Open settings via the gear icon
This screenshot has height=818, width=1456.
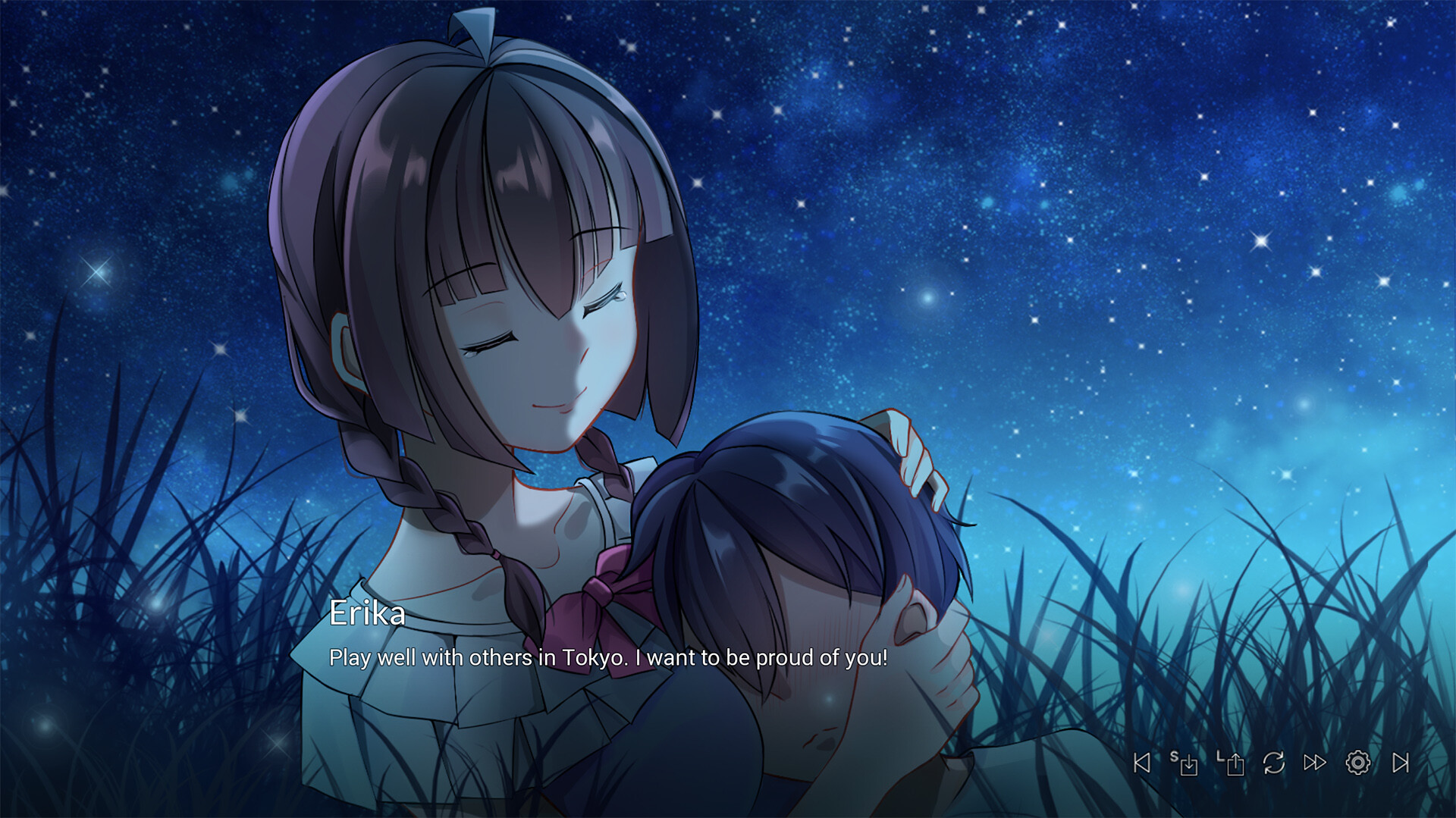1357,763
